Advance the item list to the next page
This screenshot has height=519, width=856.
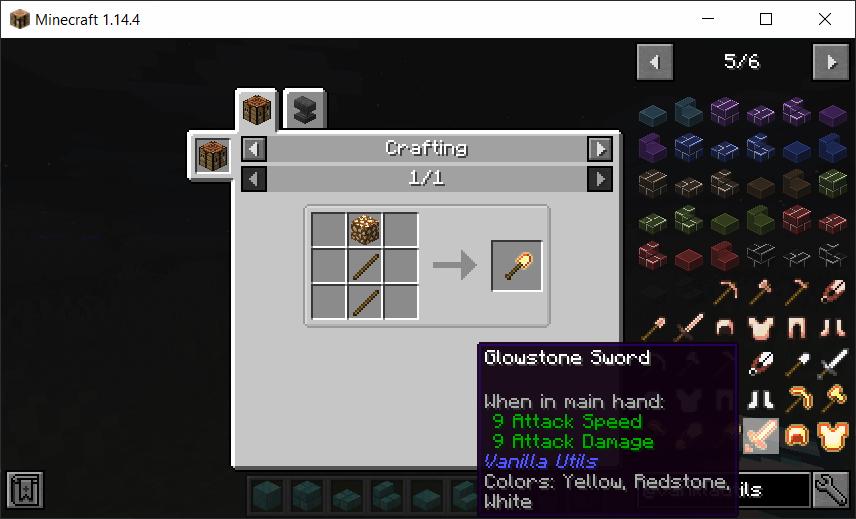831,62
